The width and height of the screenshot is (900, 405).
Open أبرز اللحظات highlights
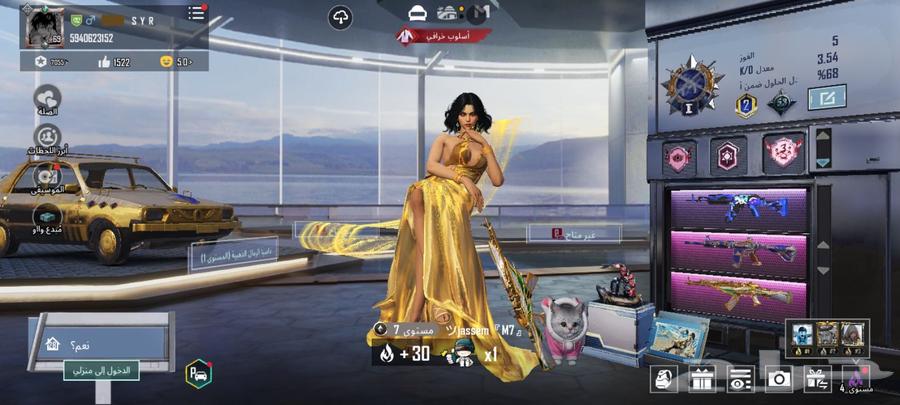47,139
